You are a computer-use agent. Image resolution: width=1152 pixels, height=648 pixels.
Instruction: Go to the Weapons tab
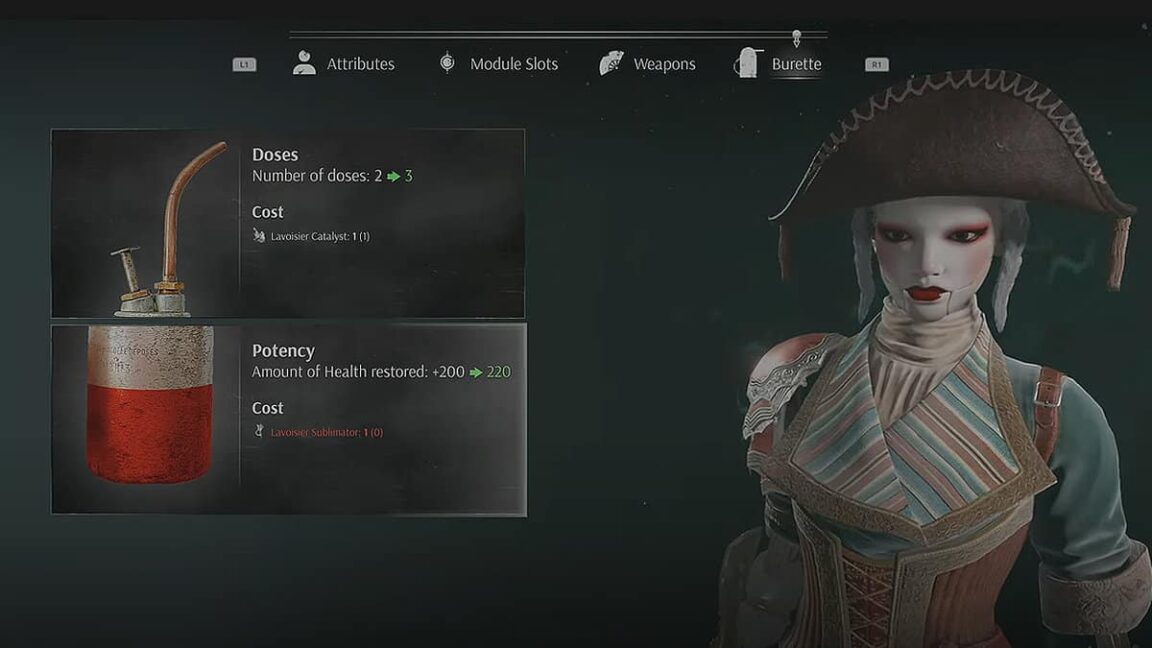(x=648, y=64)
